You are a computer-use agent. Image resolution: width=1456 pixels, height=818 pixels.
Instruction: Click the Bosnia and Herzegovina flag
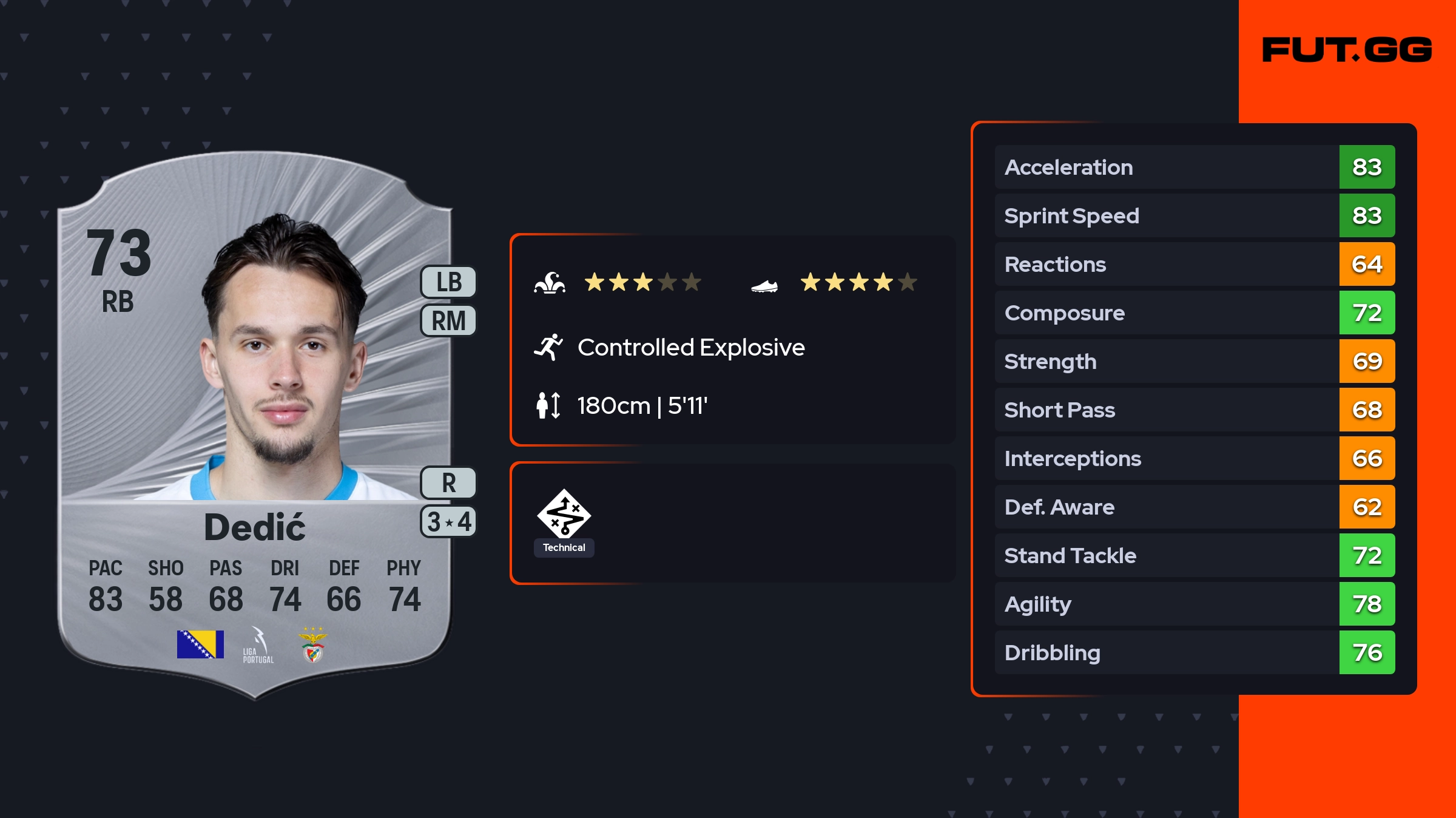[x=200, y=644]
